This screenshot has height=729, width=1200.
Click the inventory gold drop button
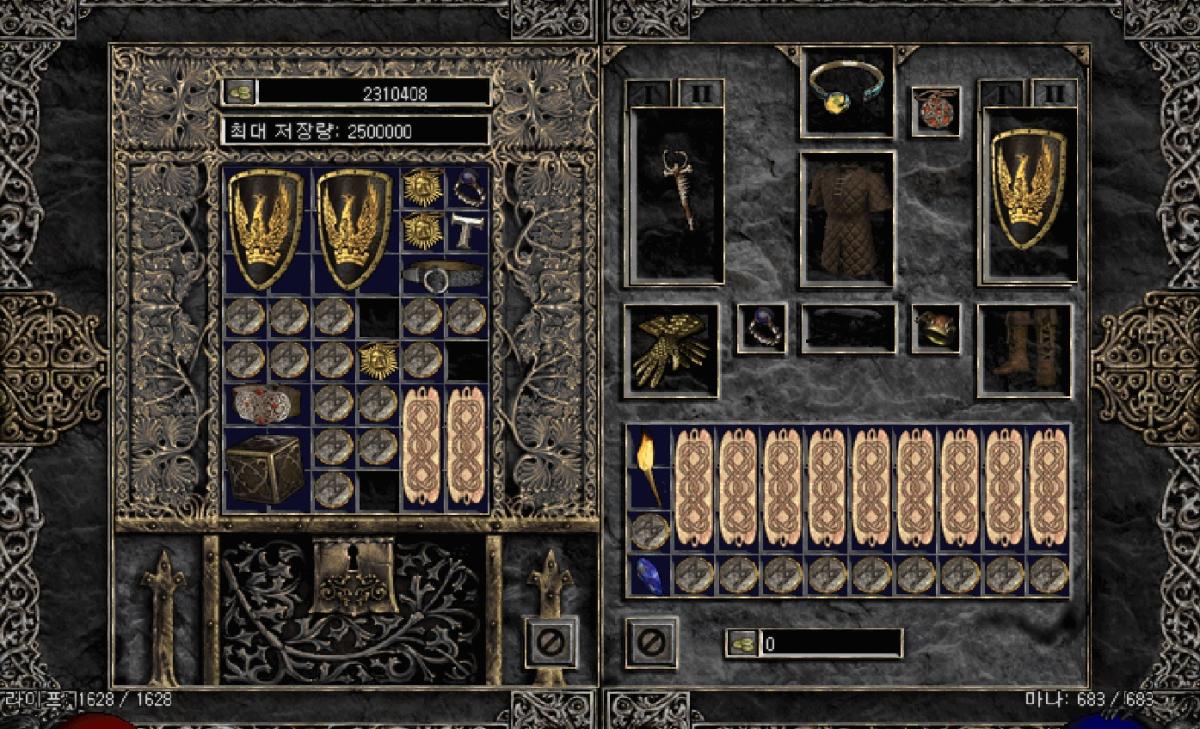[741, 643]
